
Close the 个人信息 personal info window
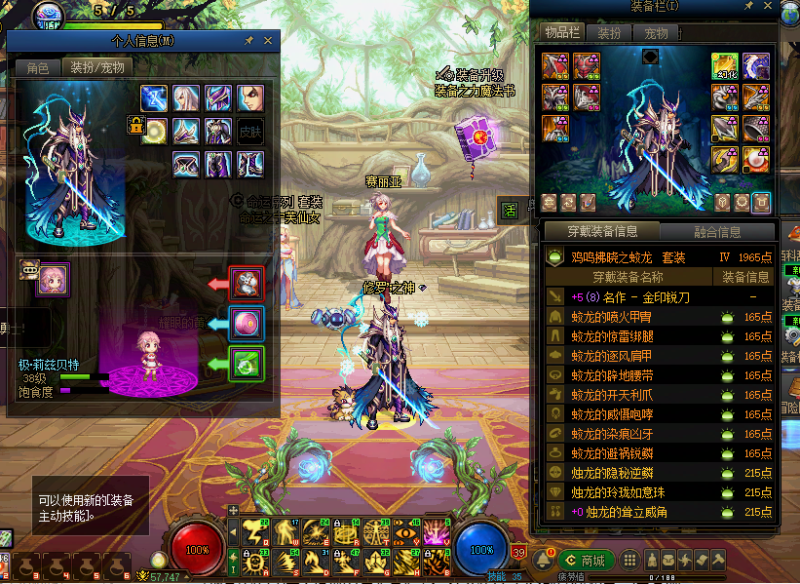pyautogui.click(x=268, y=41)
